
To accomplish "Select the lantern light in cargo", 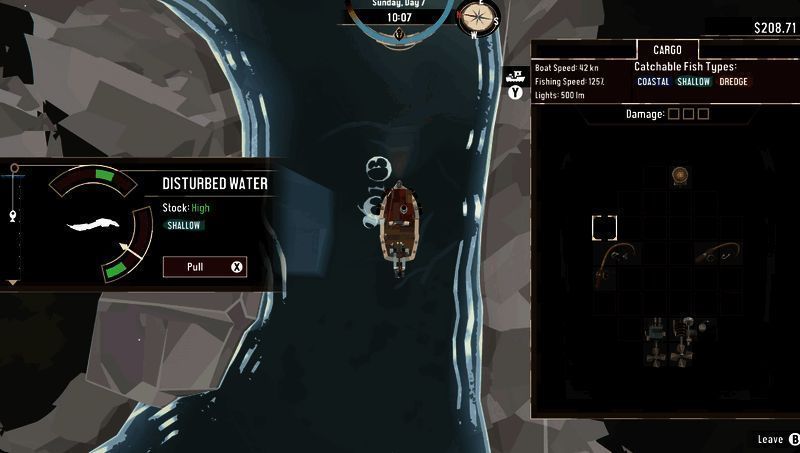I will 680,175.
